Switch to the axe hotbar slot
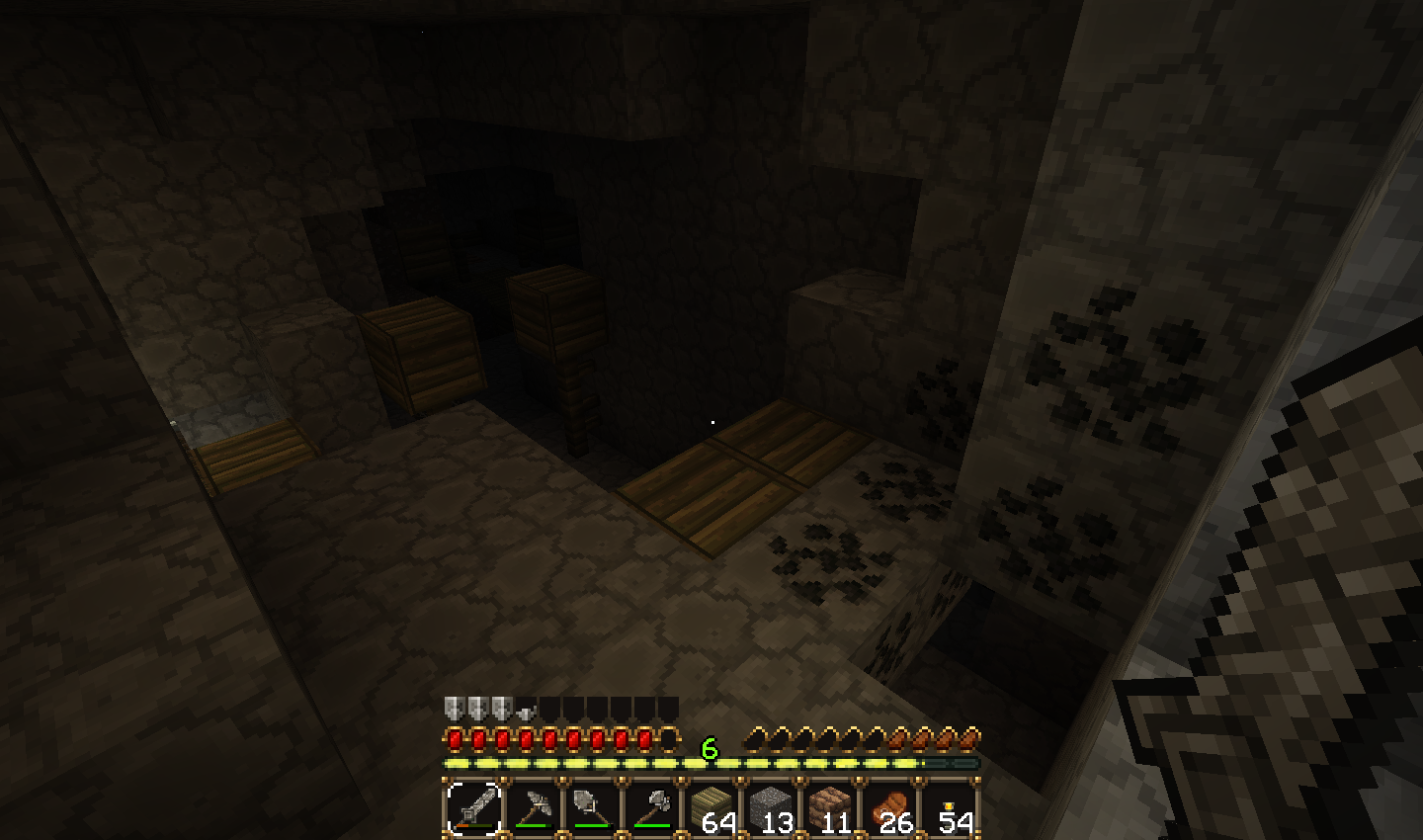Viewport: 1423px width, 840px height. pyautogui.click(x=652, y=808)
